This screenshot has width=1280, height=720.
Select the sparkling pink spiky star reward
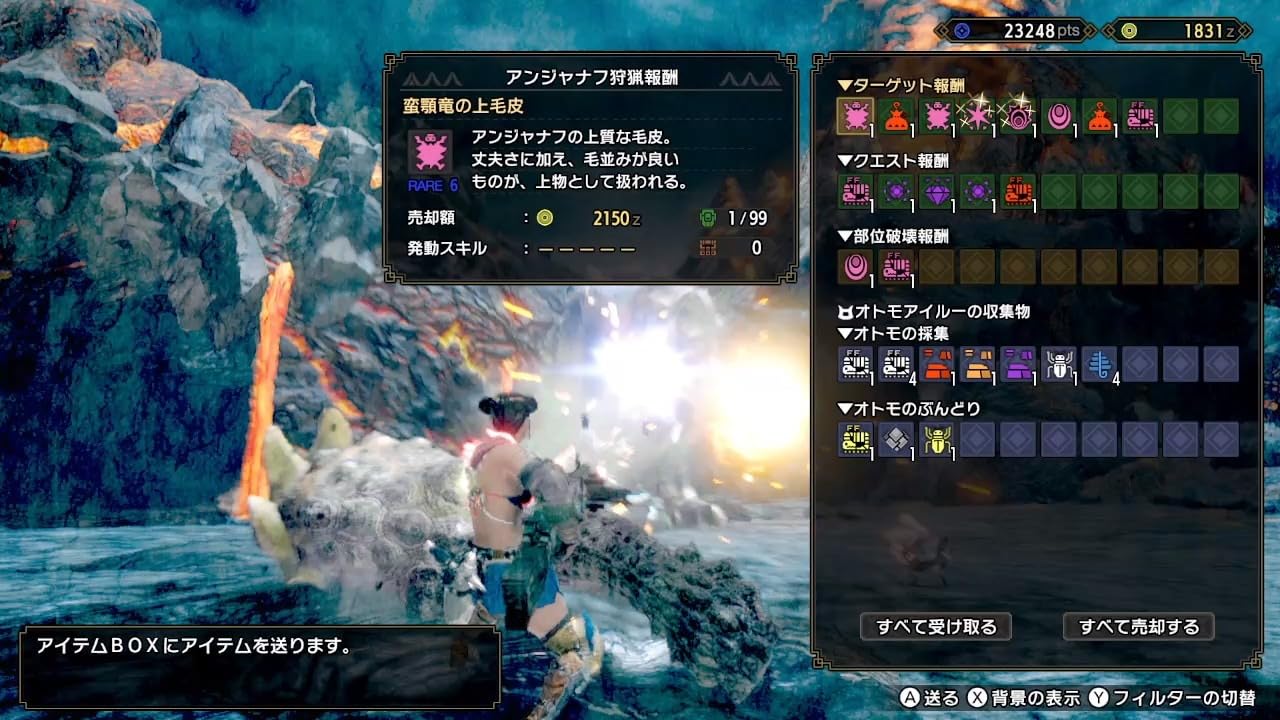point(977,116)
